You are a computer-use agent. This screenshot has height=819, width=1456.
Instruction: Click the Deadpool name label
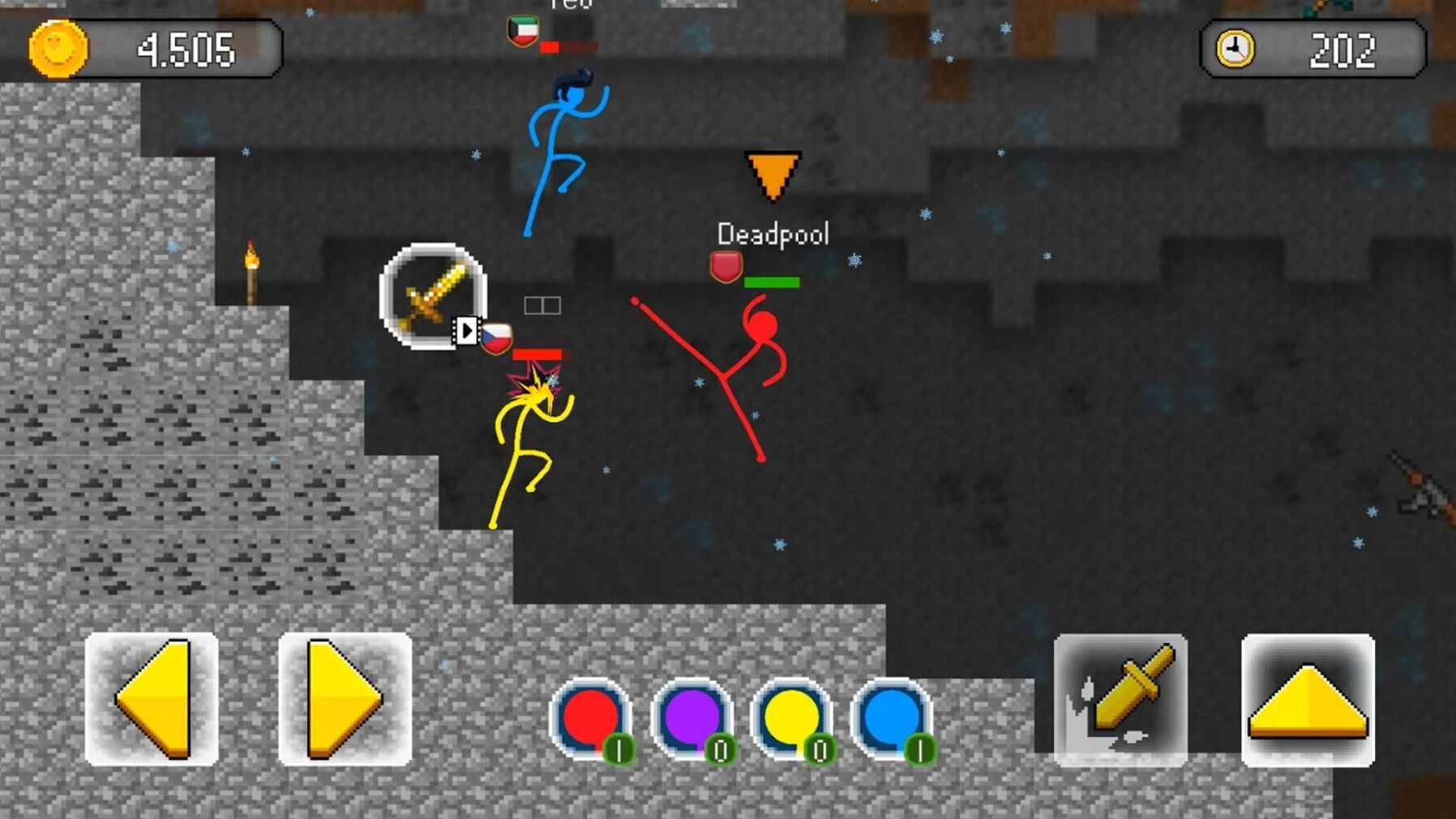[773, 234]
